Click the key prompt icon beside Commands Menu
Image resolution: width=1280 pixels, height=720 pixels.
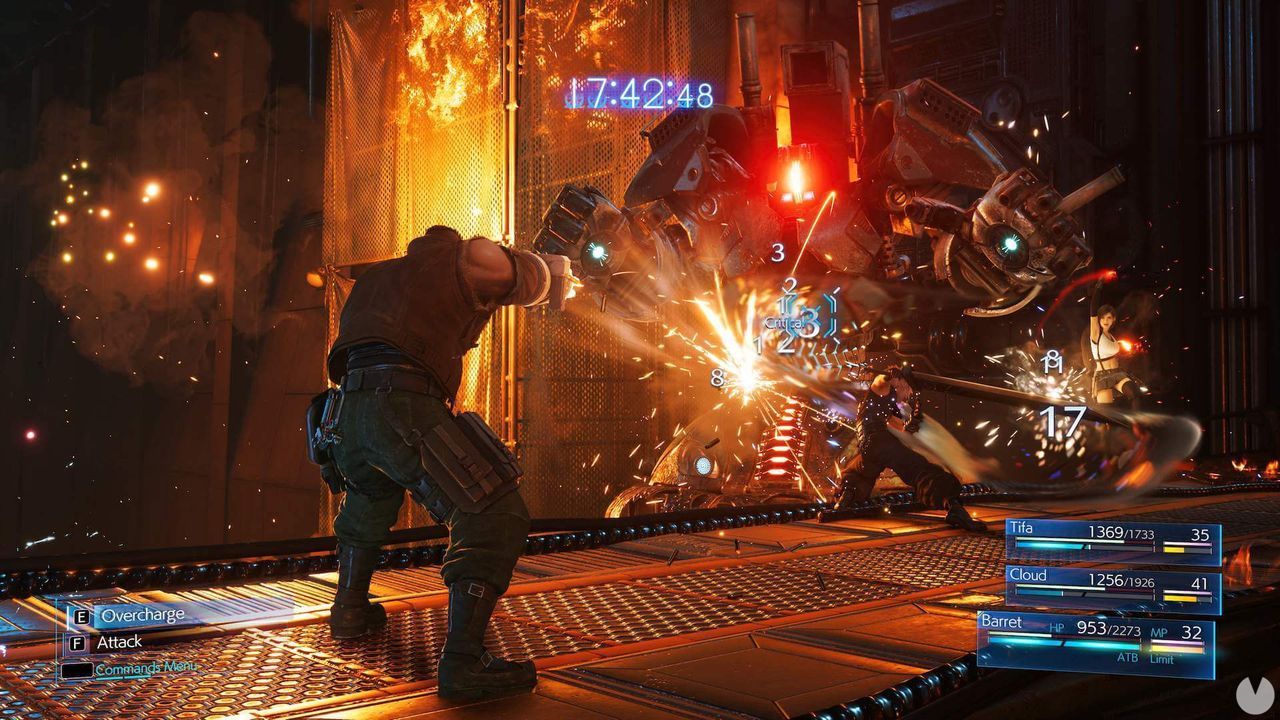coord(77,670)
